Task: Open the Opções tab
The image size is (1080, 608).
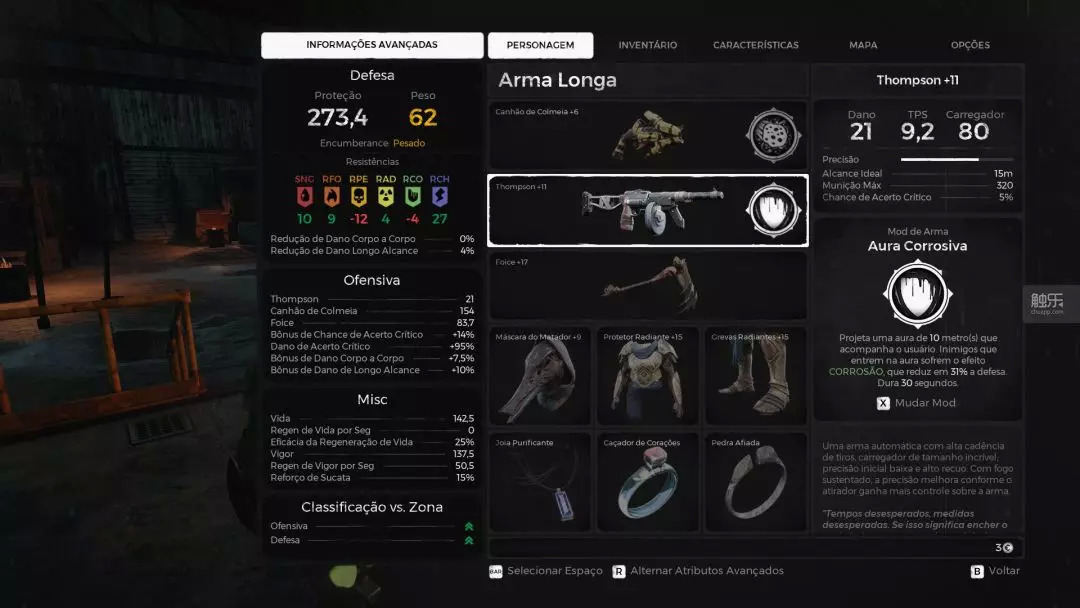Action: coord(970,45)
